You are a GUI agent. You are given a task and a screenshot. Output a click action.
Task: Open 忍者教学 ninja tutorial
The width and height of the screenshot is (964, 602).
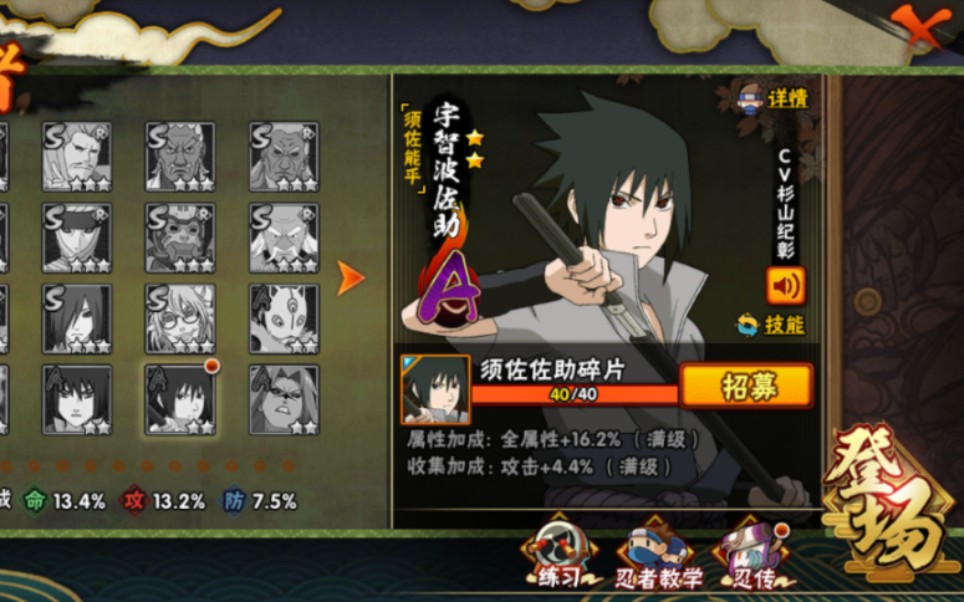(x=656, y=558)
